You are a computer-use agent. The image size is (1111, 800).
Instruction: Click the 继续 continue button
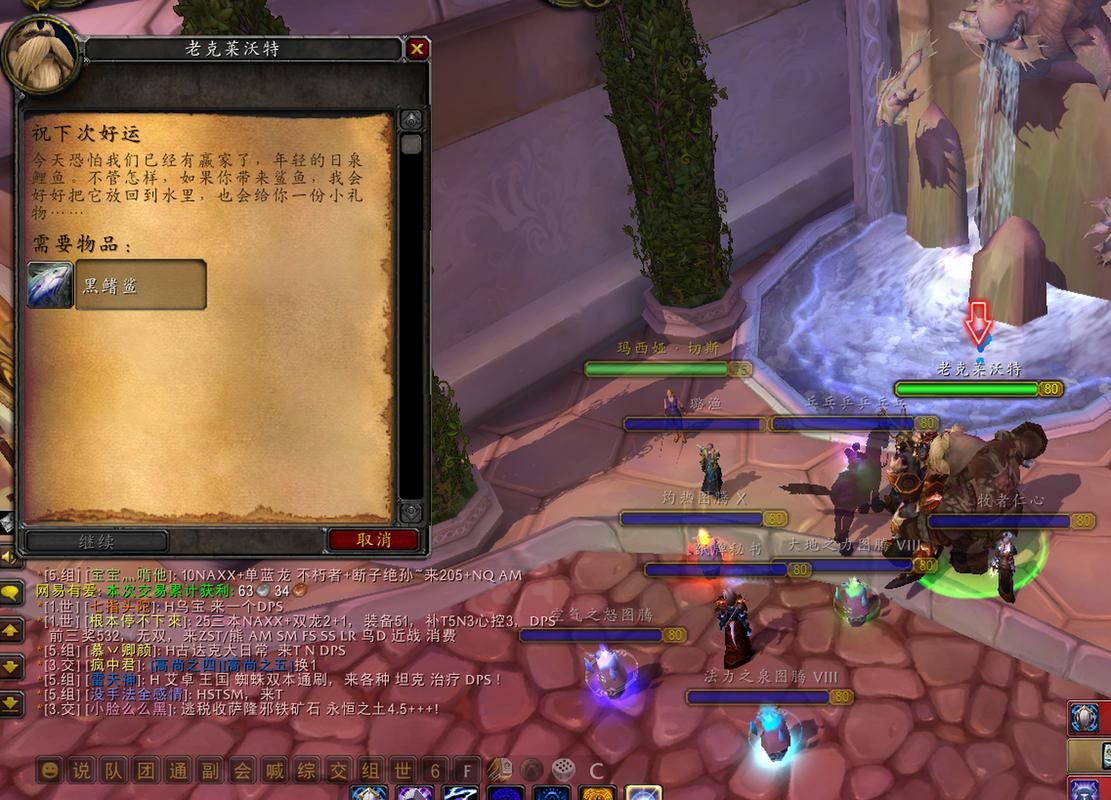pyautogui.click(x=97, y=541)
